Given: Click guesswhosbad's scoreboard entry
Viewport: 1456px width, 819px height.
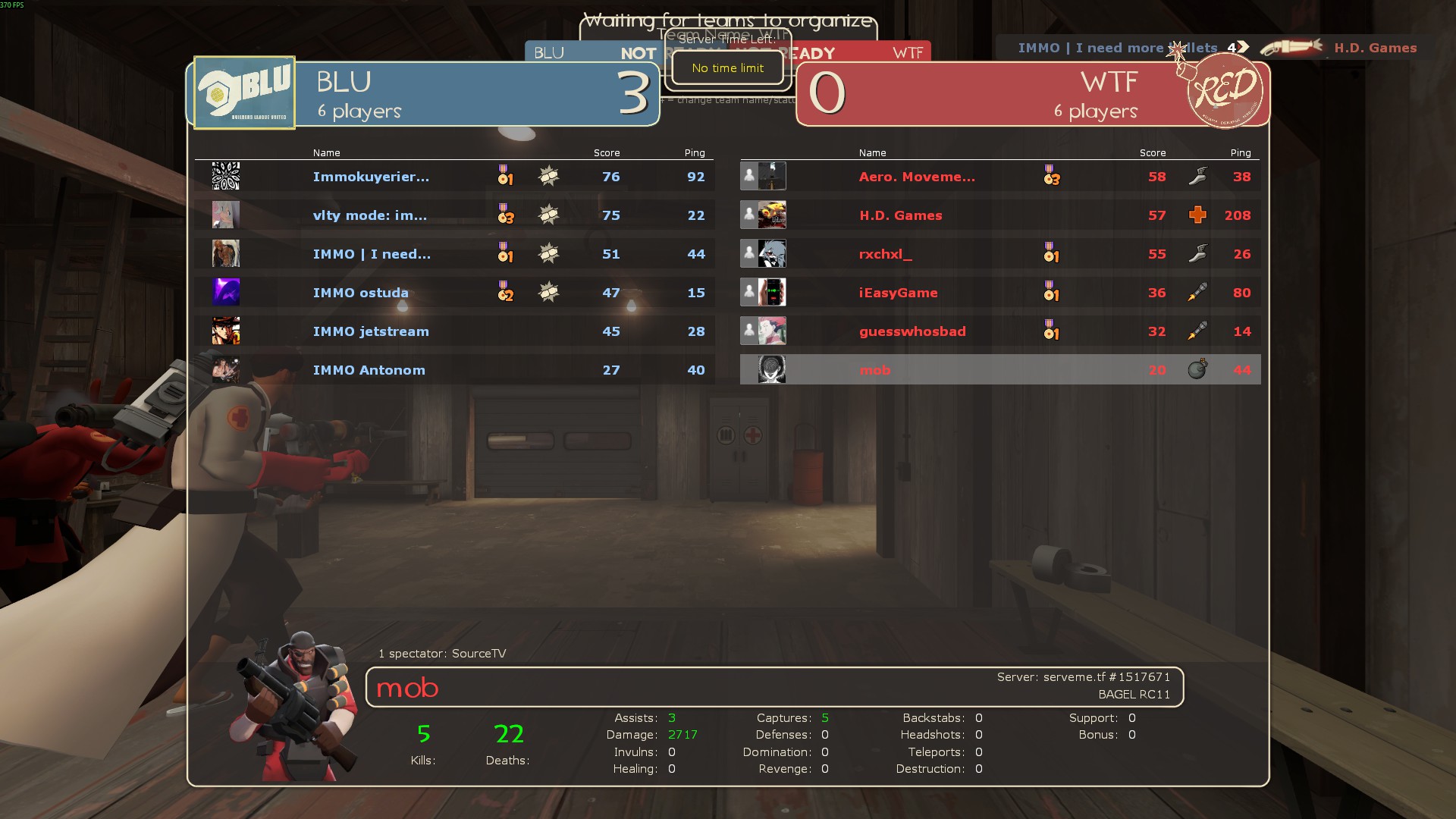Looking at the screenshot, I should [912, 331].
